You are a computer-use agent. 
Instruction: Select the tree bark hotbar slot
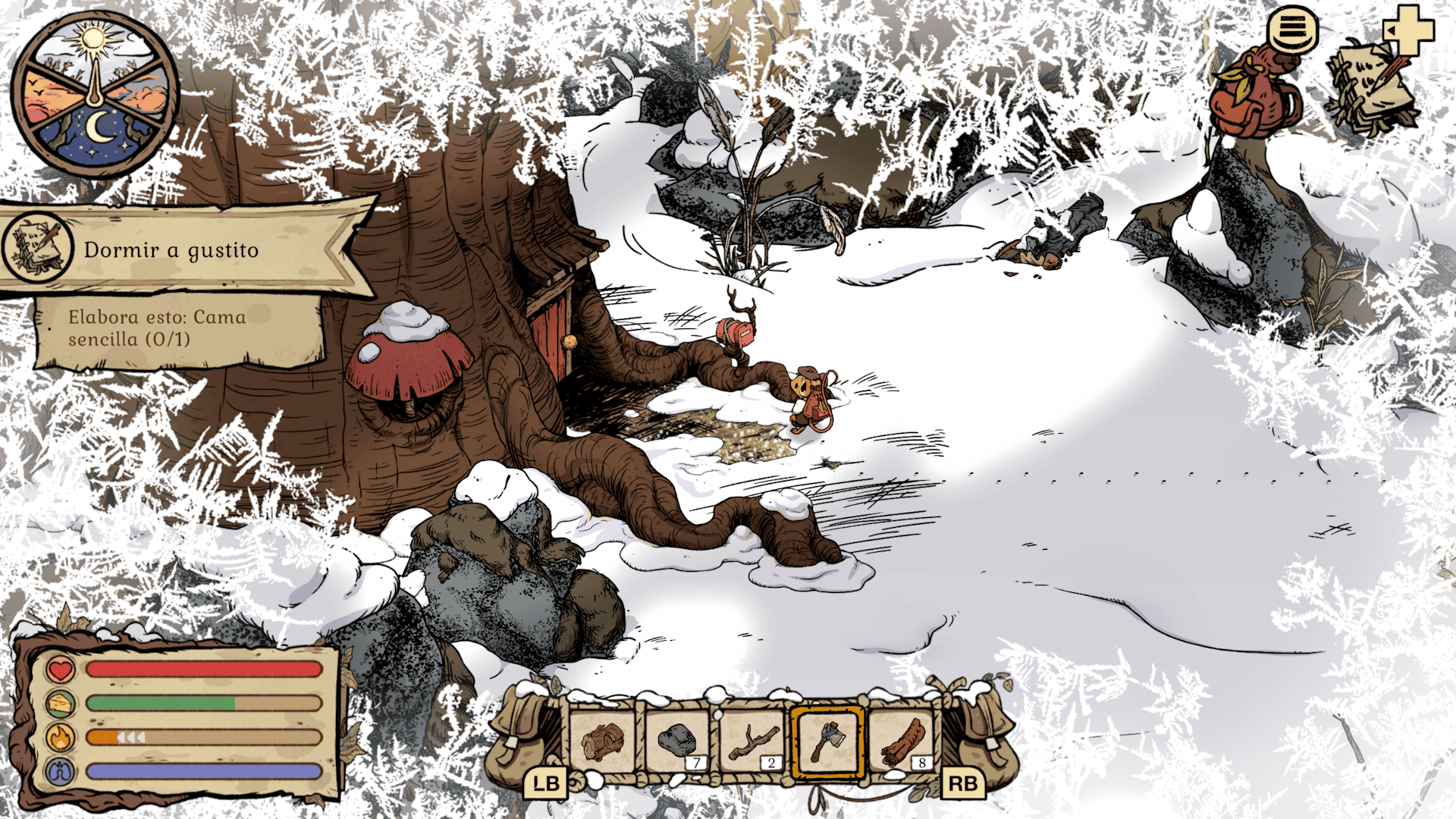coord(902,741)
